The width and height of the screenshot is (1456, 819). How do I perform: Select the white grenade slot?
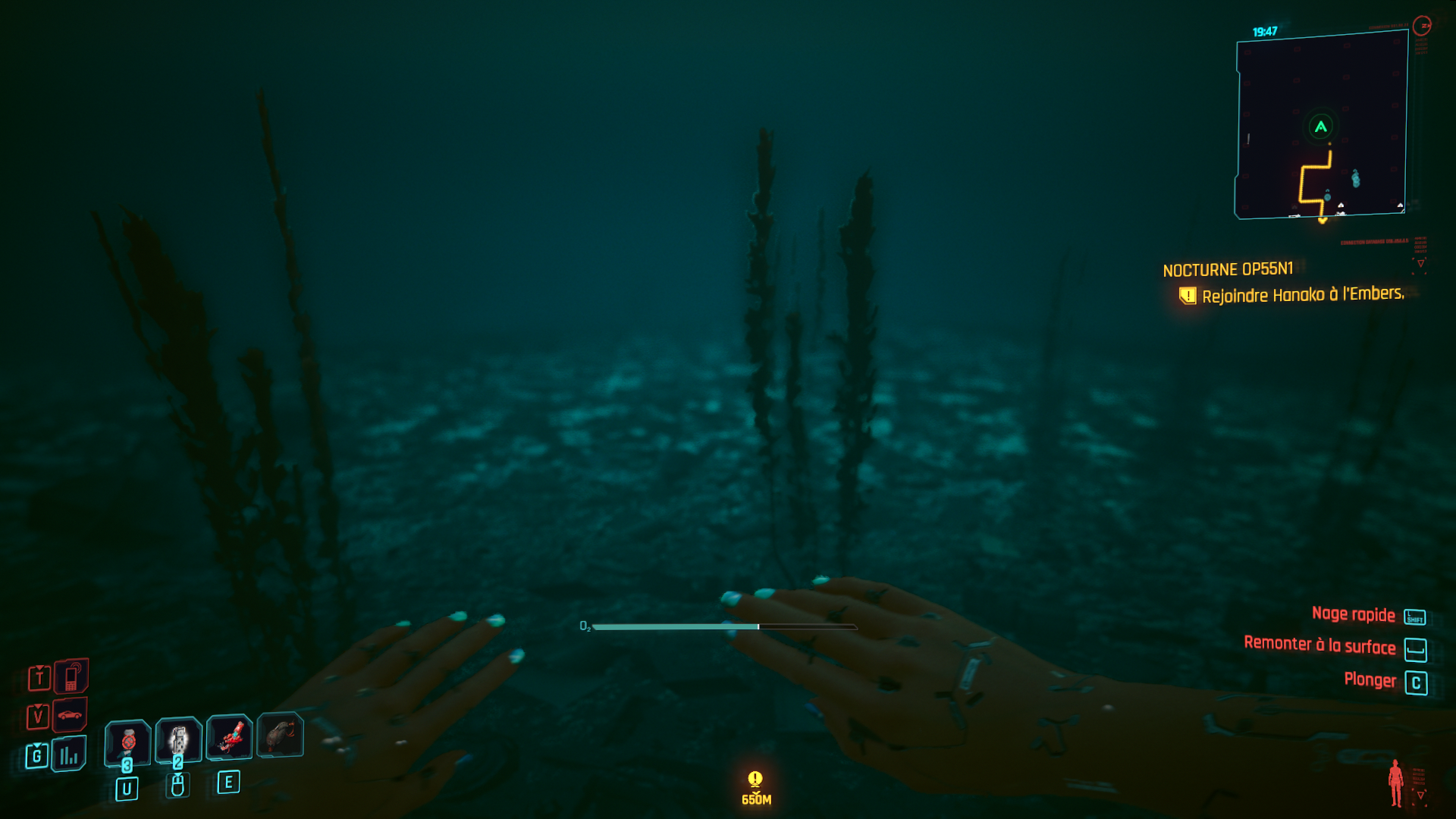coord(178,739)
